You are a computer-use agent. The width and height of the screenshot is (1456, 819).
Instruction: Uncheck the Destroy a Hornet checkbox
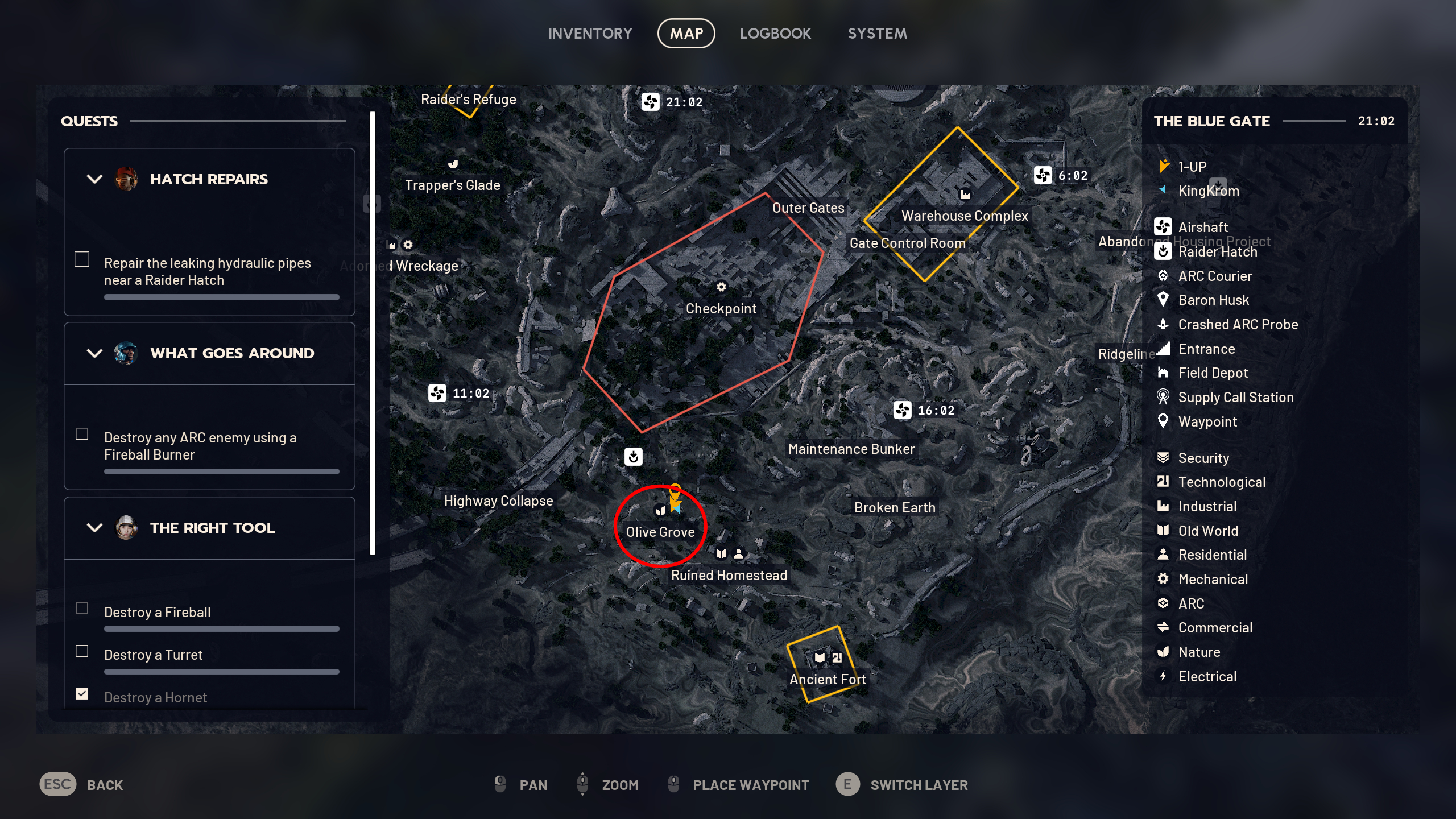pyautogui.click(x=82, y=693)
